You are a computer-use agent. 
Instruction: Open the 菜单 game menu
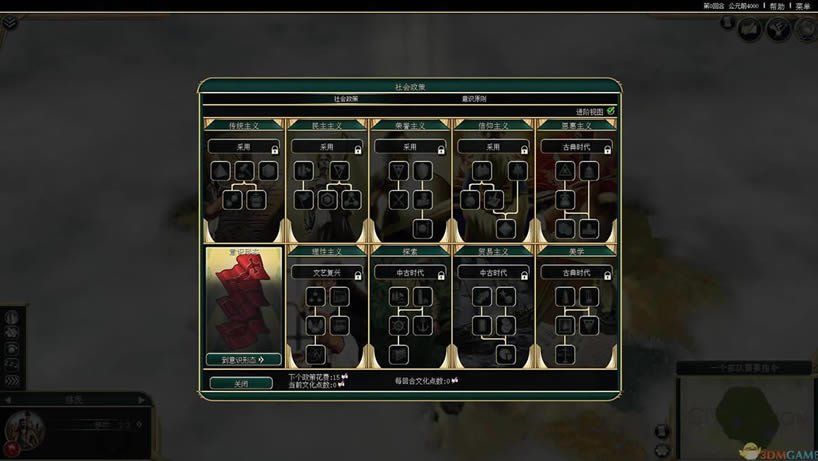tap(802, 6)
